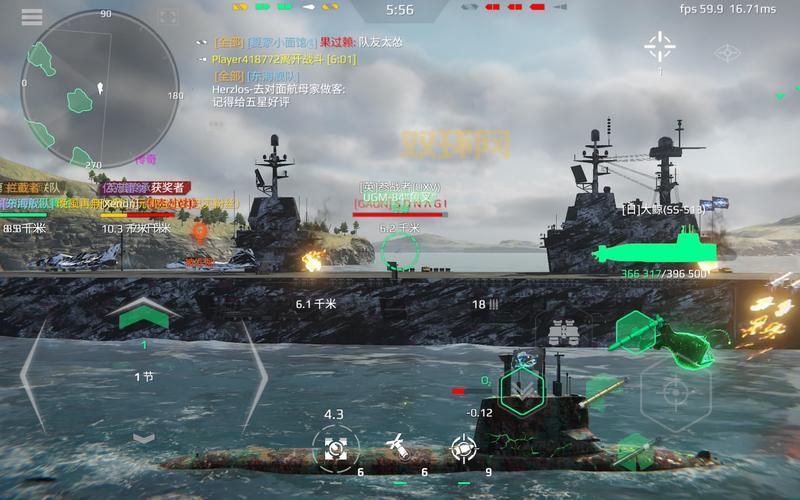Image resolution: width=800 pixels, height=500 pixels.
Task: Select the green missile weapon hexagon
Action: pyautogui.click(x=638, y=329)
